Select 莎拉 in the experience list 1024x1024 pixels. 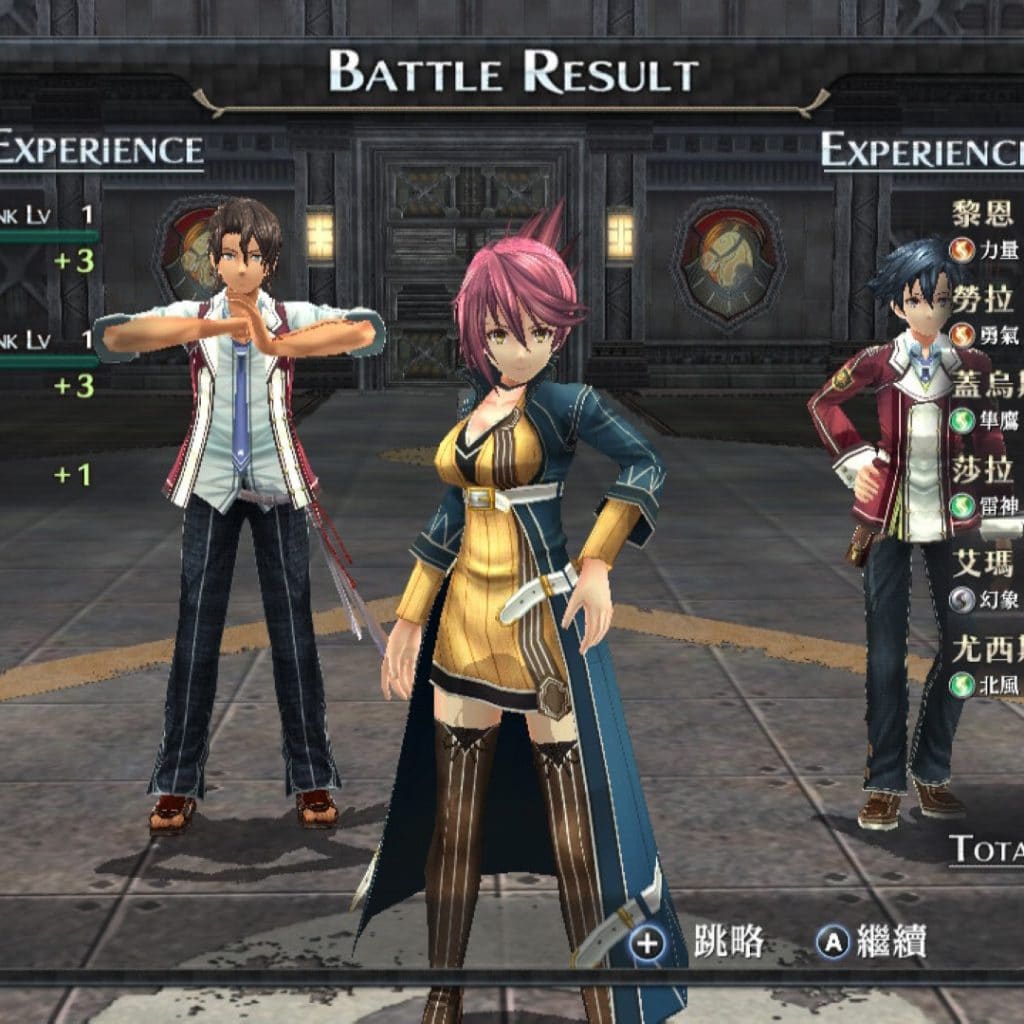pyautogui.click(x=983, y=469)
